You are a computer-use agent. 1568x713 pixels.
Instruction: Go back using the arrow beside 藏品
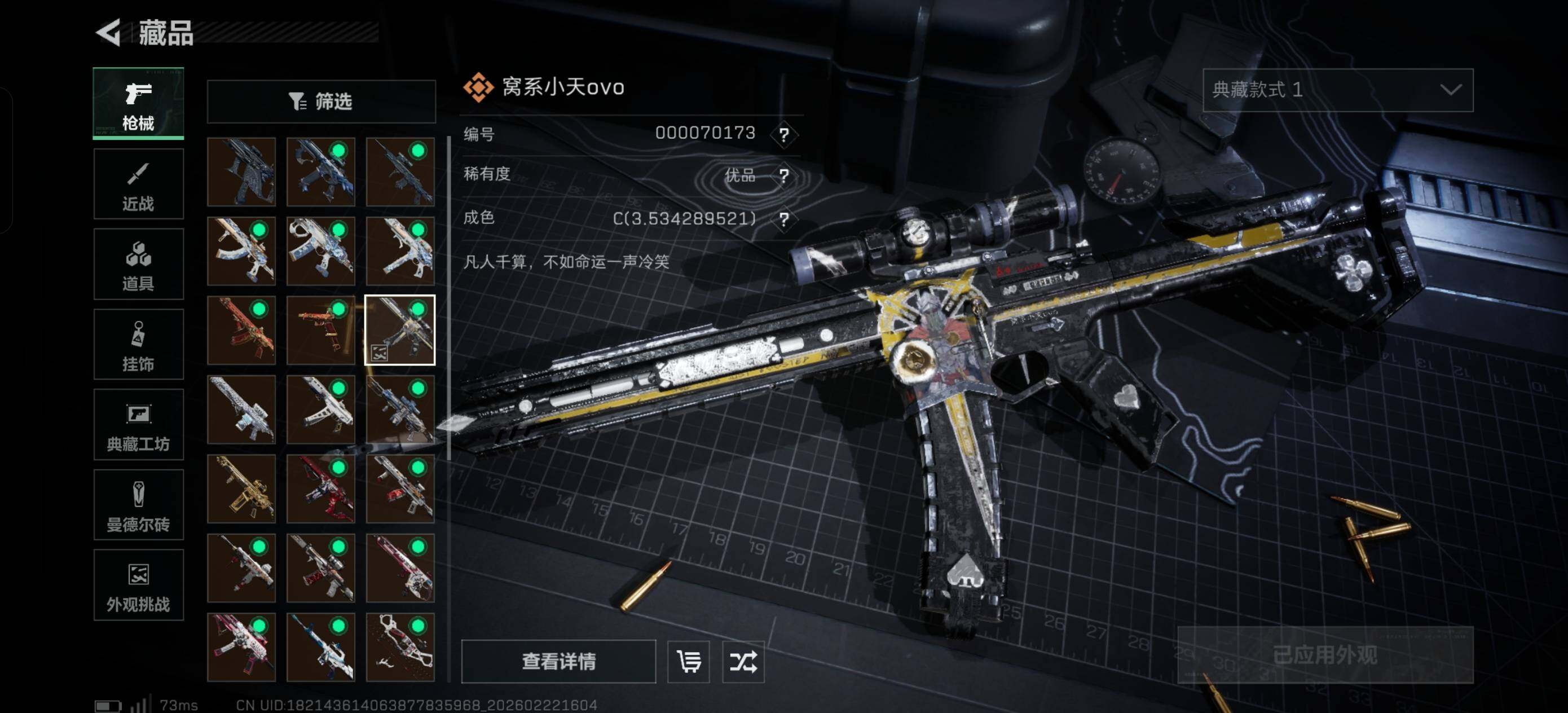click(x=109, y=32)
